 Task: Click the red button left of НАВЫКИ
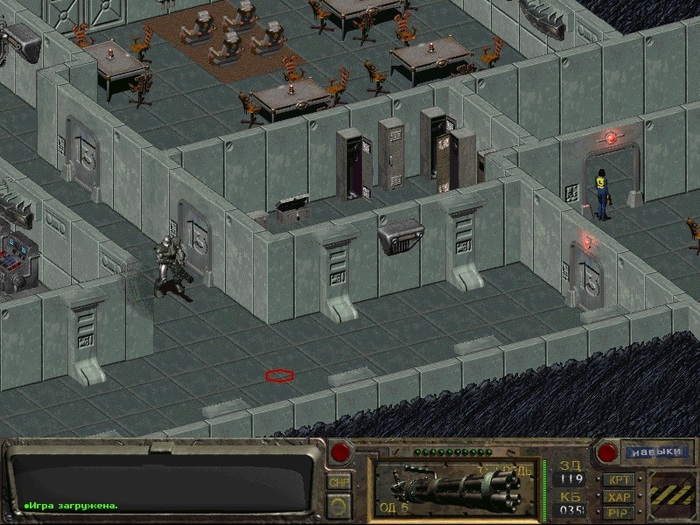tap(605, 452)
